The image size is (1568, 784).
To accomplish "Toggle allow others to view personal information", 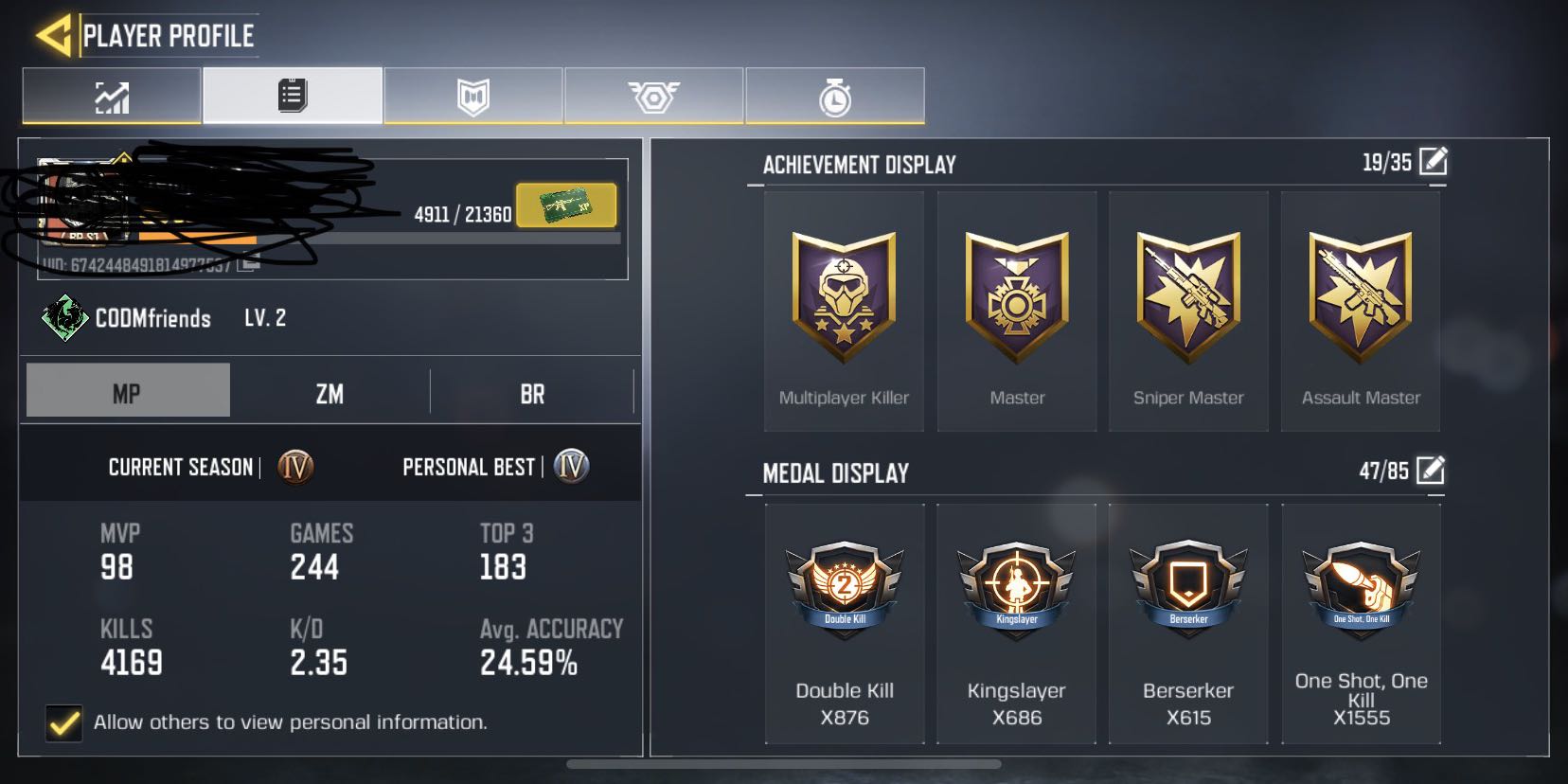I will coord(64,722).
